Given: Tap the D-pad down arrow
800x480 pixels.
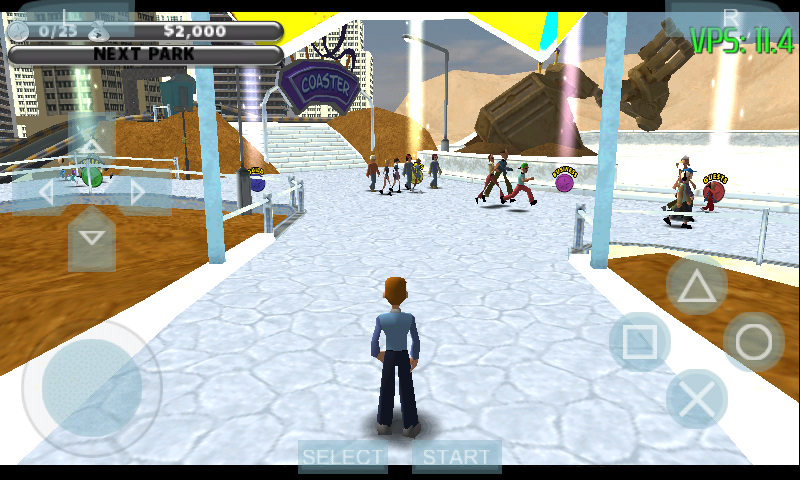Looking at the screenshot, I should pyautogui.click(x=91, y=238).
